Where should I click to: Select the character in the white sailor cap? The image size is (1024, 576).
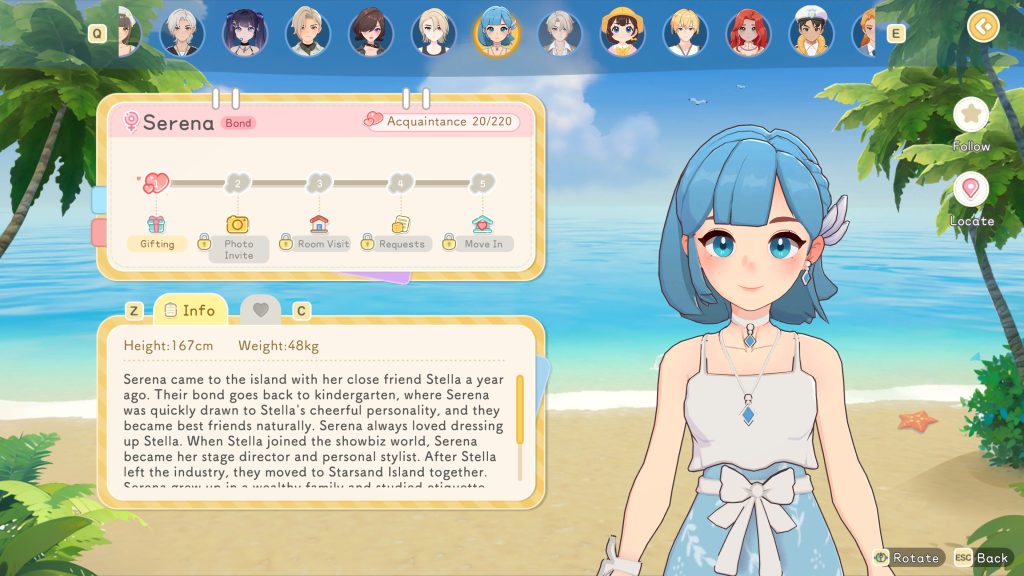click(x=810, y=32)
